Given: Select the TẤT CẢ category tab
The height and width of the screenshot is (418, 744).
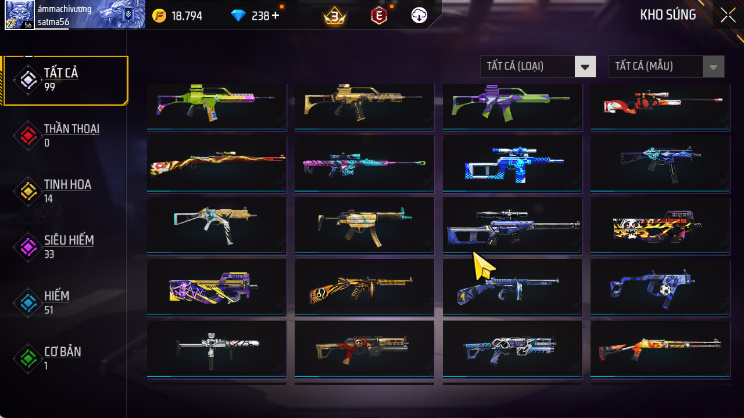Looking at the screenshot, I should [65, 80].
